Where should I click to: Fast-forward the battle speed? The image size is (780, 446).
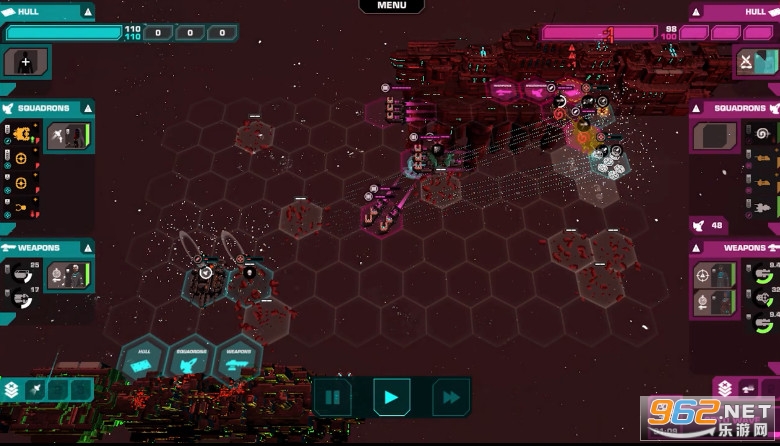(x=451, y=397)
